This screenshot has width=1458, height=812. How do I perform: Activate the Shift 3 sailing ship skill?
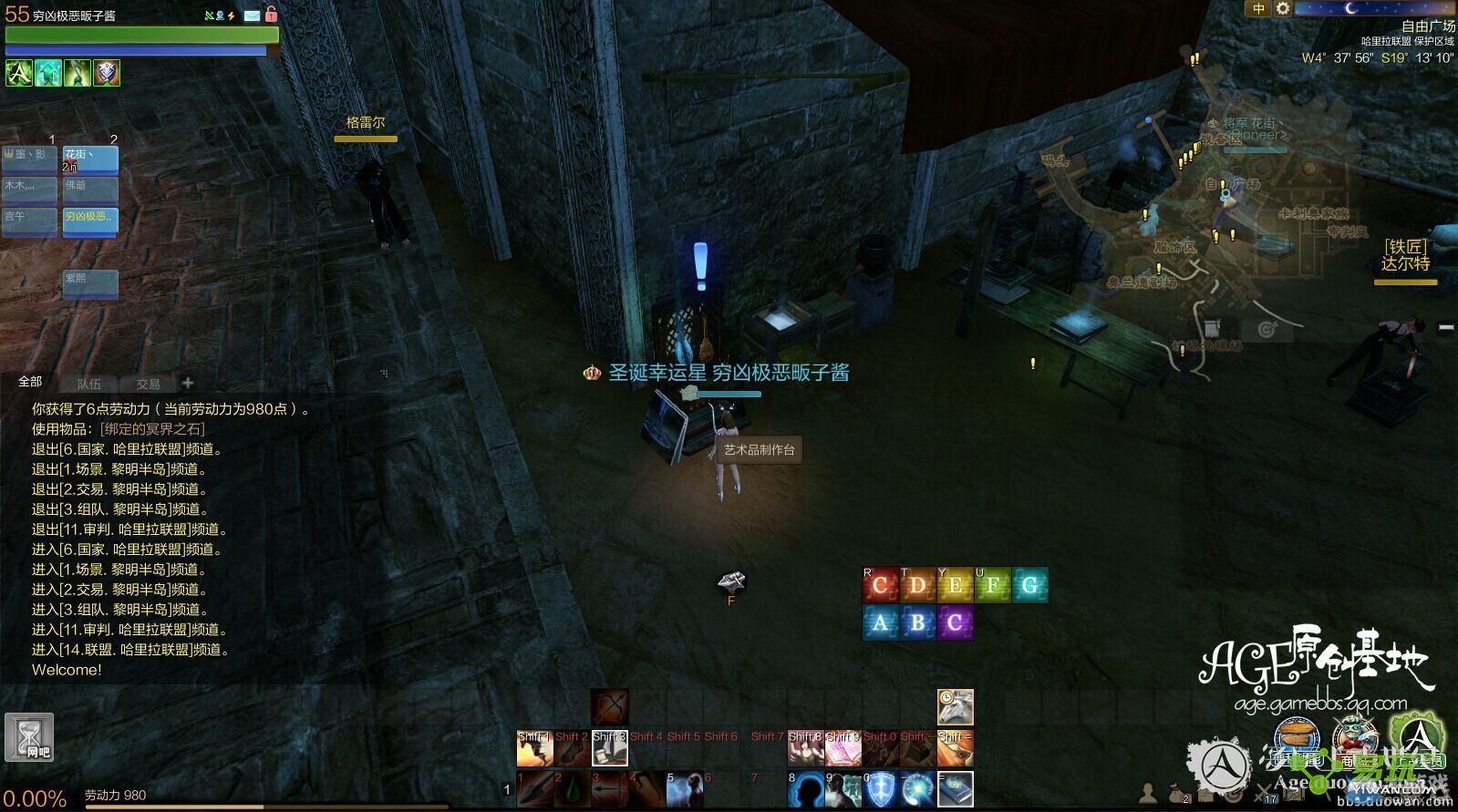[609, 749]
